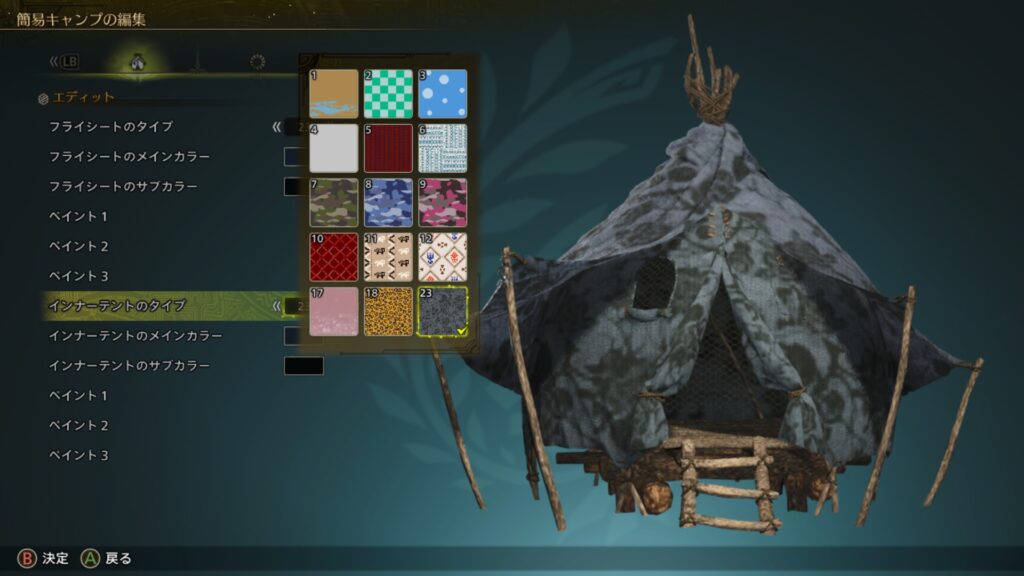
Task: Choose the green checkered pattern 2
Action: pyautogui.click(x=388, y=94)
